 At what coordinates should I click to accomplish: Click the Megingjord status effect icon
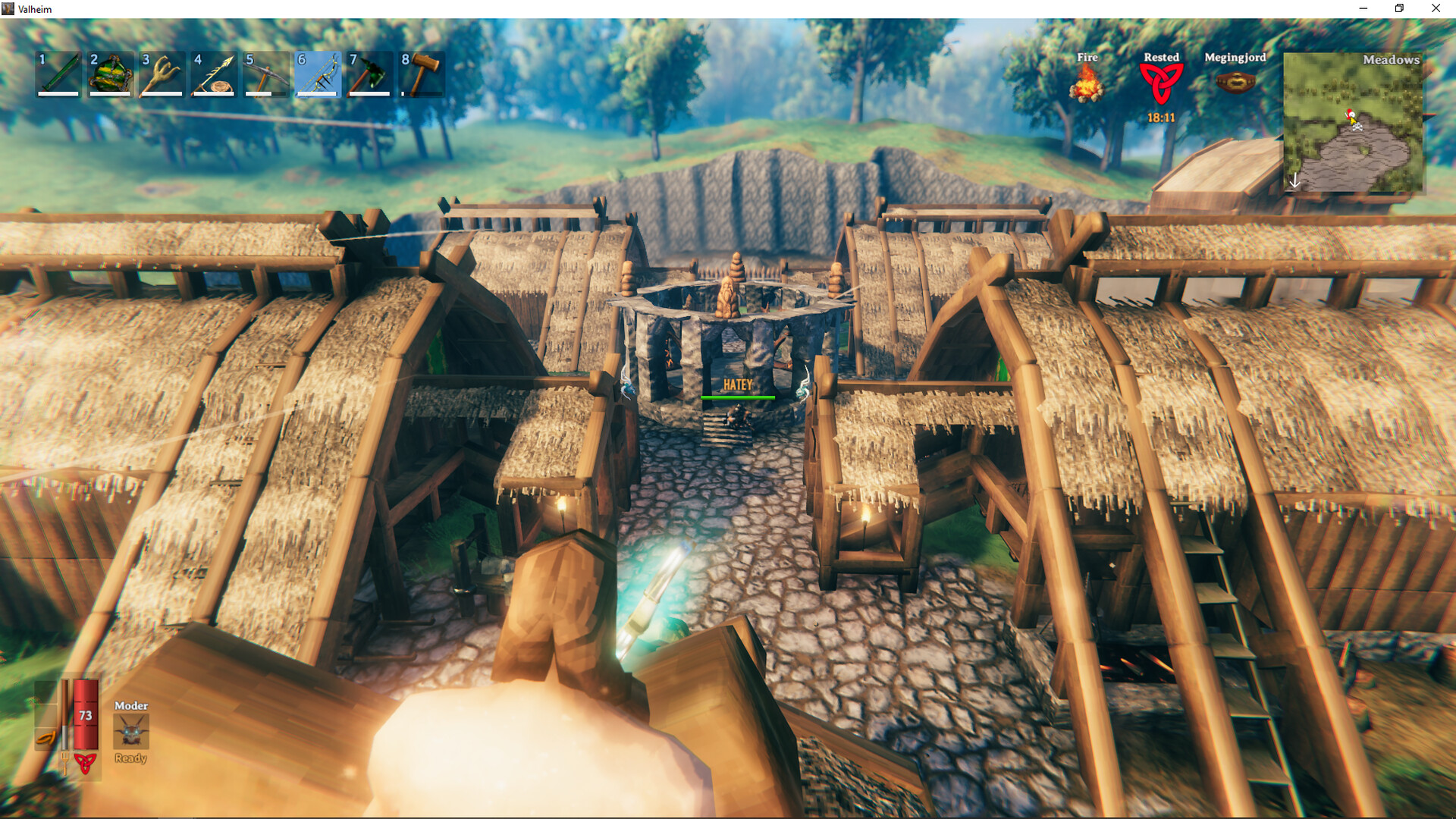point(1235,82)
